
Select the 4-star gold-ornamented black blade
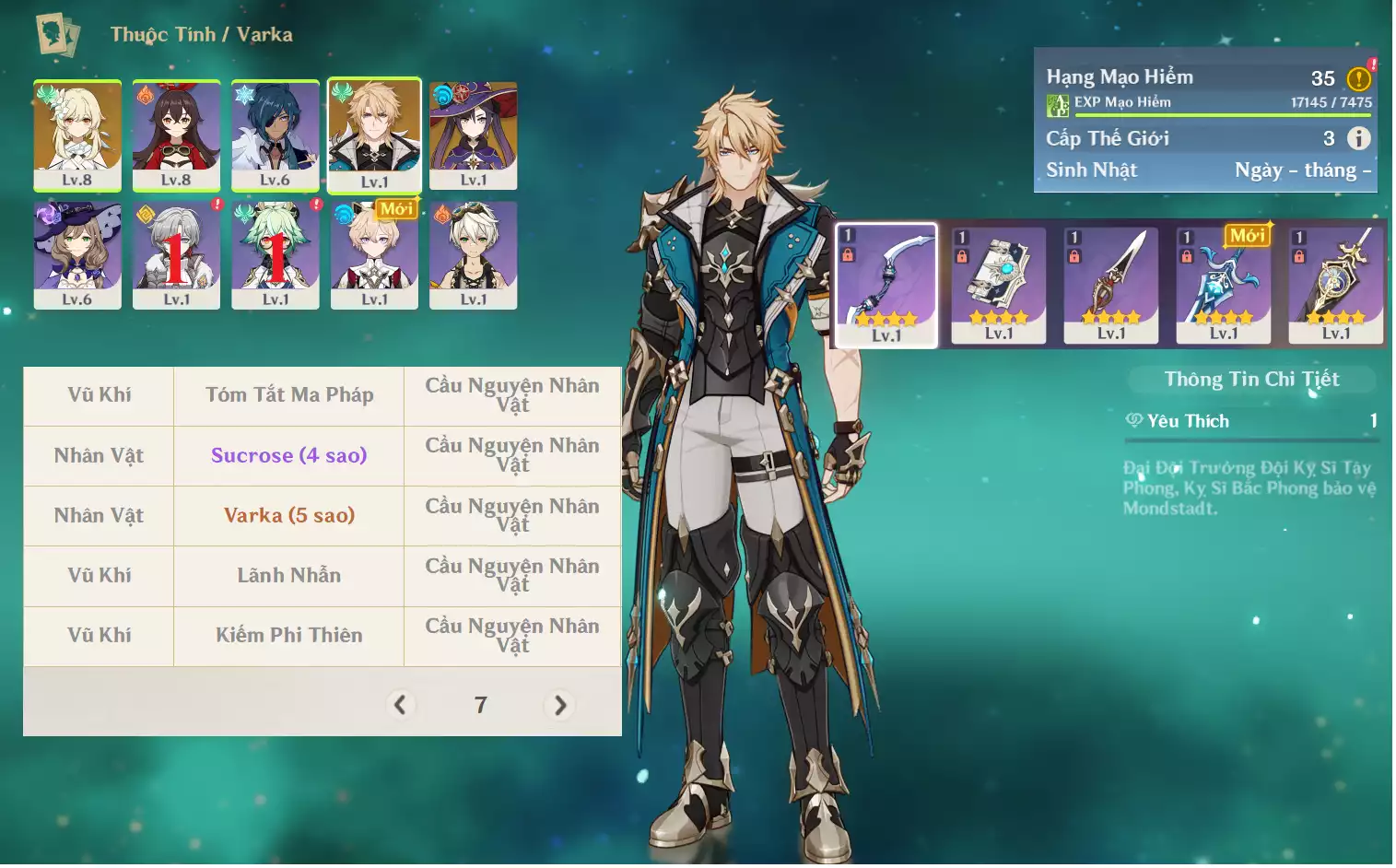click(x=1336, y=285)
